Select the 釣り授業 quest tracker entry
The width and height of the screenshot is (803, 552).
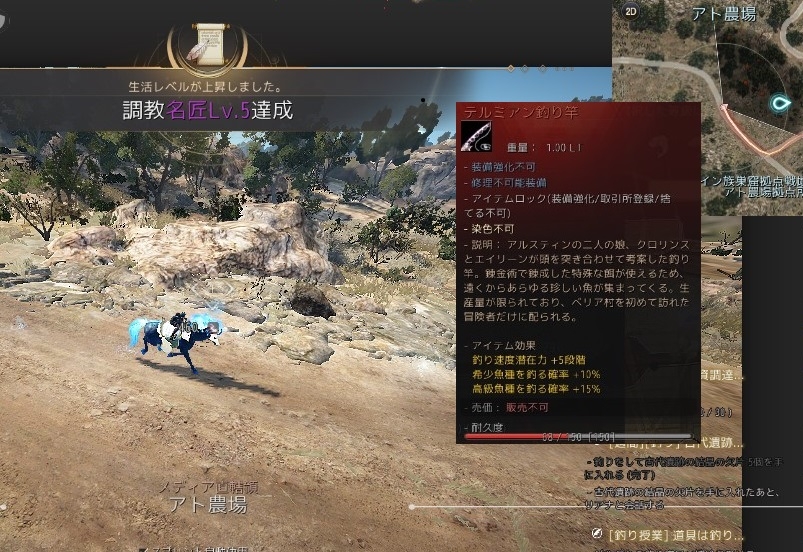click(x=675, y=534)
